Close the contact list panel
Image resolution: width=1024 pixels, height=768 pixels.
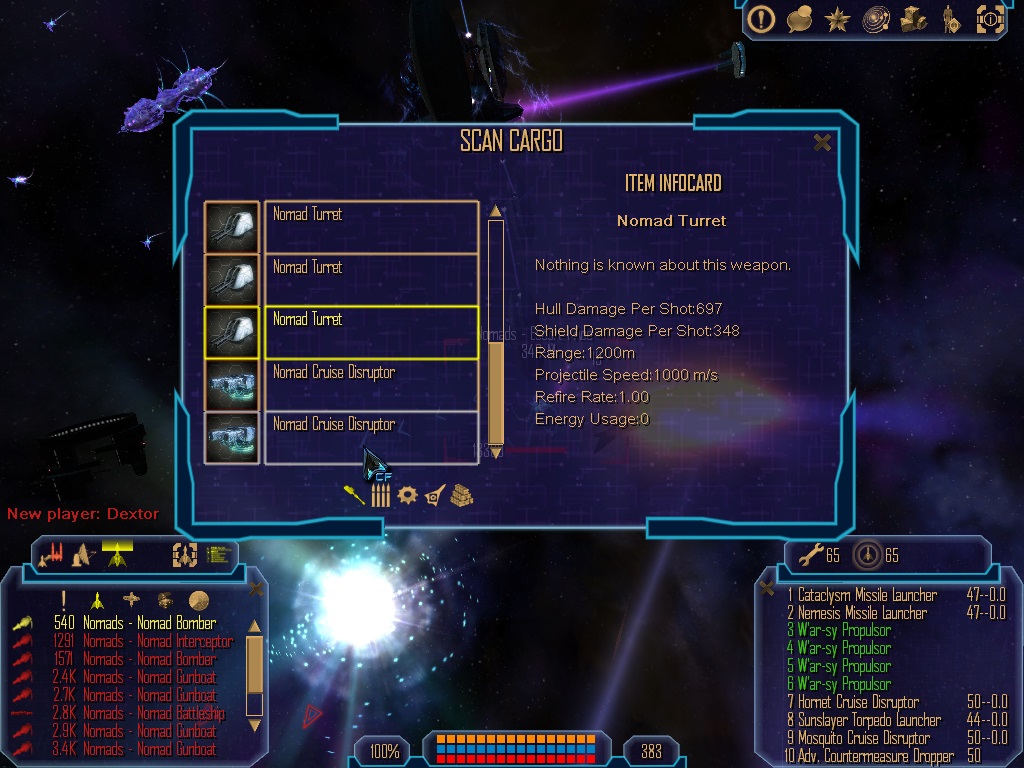255,588
